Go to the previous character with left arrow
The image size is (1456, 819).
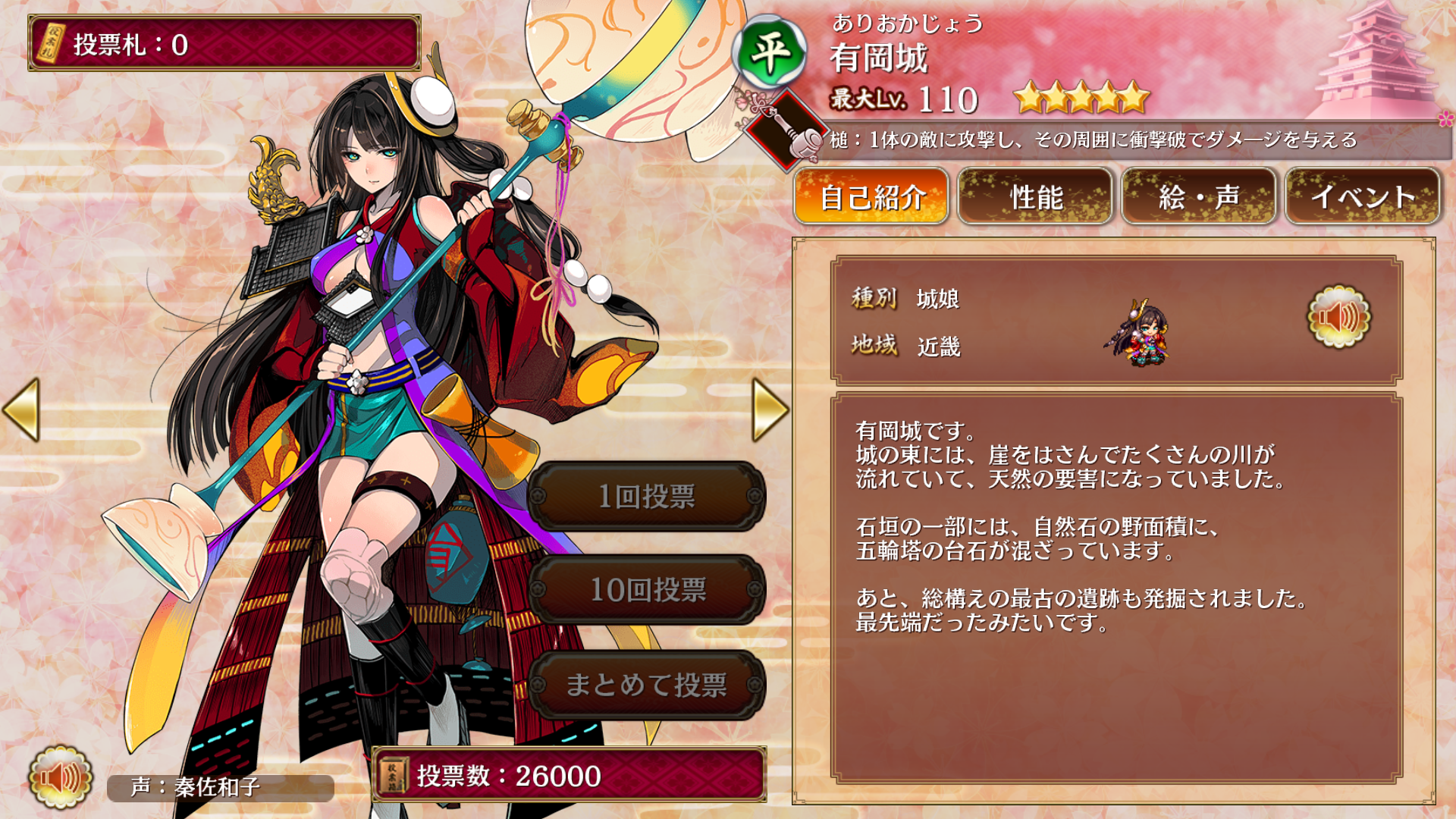point(21,409)
